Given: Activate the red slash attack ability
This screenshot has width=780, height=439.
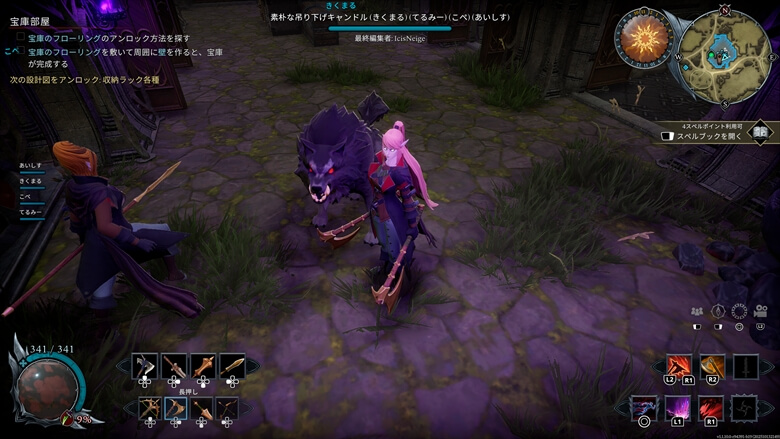Looking at the screenshot, I should pyautogui.click(x=680, y=367).
